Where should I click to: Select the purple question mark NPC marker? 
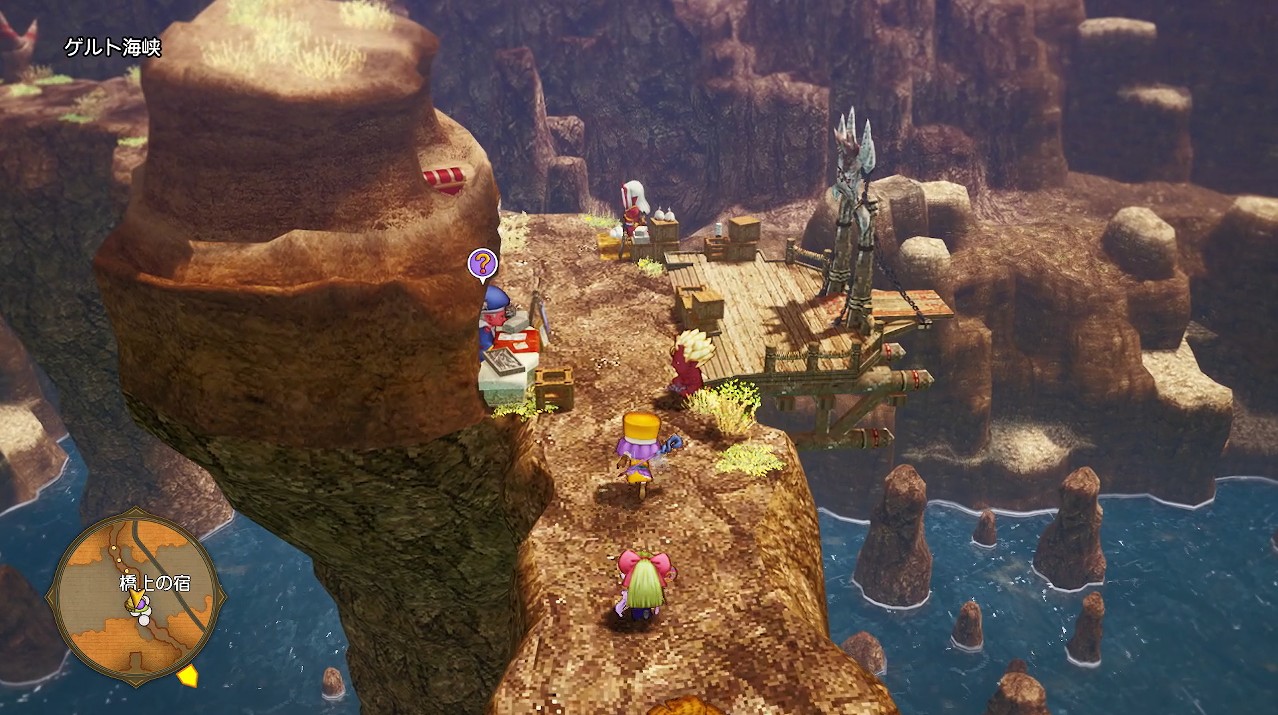click(x=482, y=264)
